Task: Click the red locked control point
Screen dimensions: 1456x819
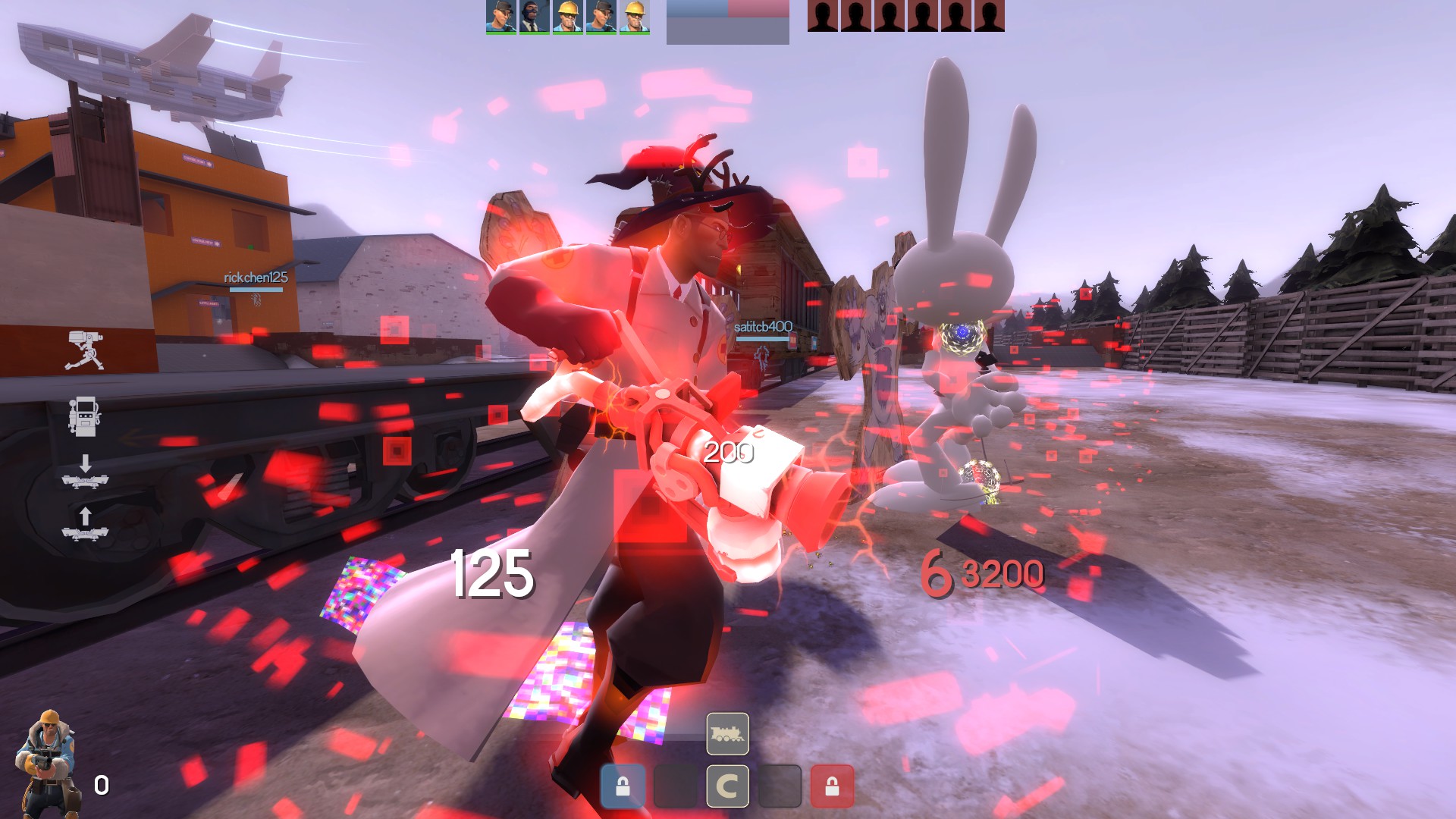Action: point(832,786)
